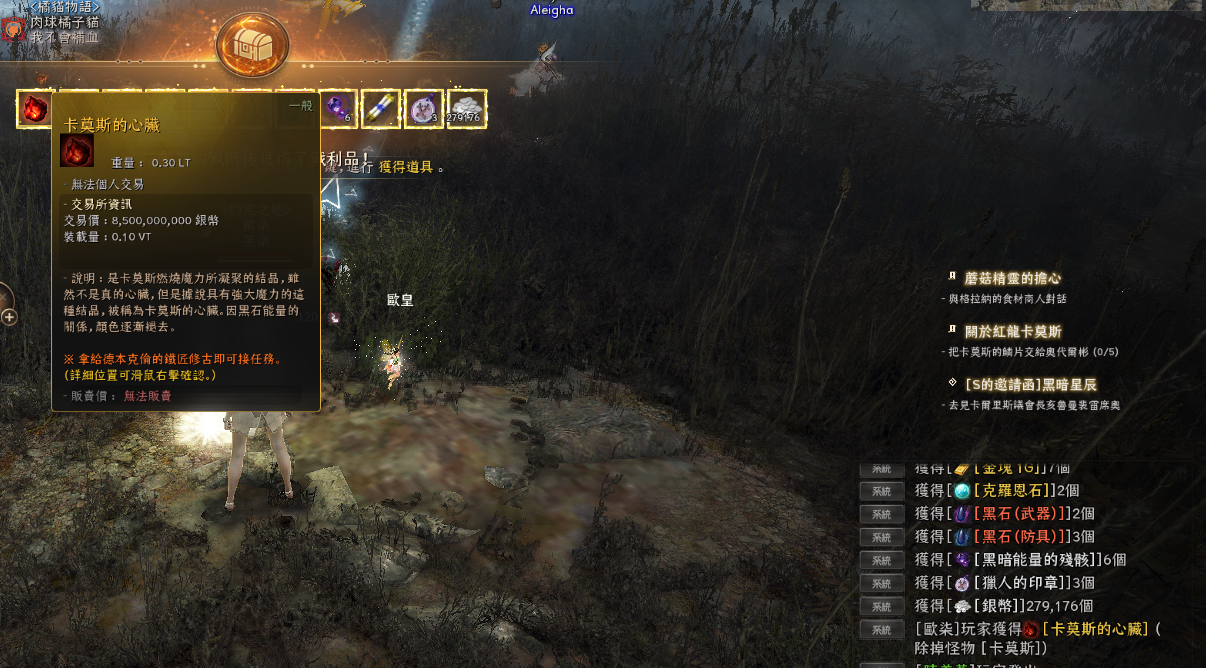The width and height of the screenshot is (1206, 668).
Task: Select the Hunter's Seal loot slot
Action: [x=424, y=109]
